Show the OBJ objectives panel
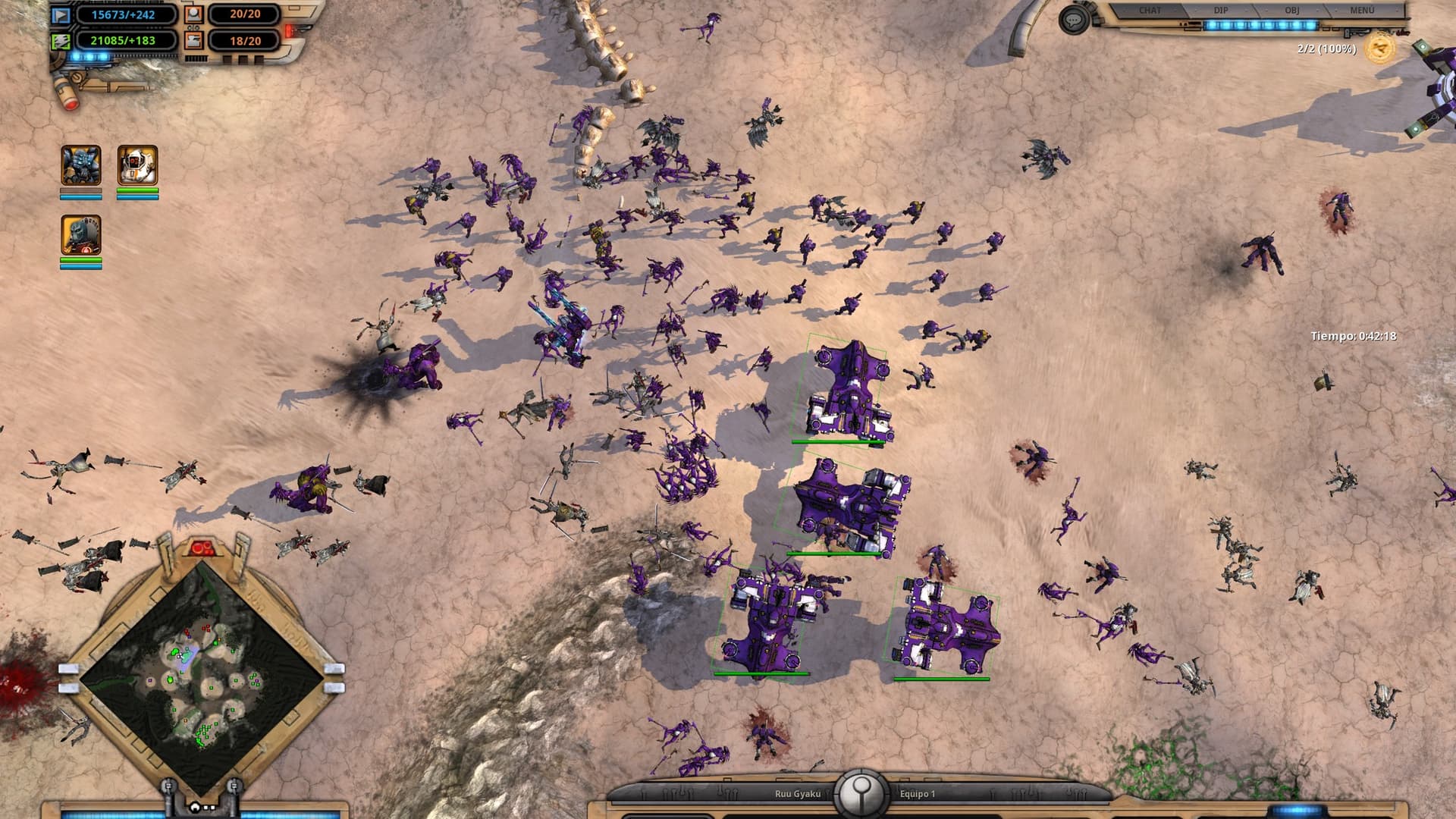Image resolution: width=1456 pixels, height=819 pixels. (1291, 11)
